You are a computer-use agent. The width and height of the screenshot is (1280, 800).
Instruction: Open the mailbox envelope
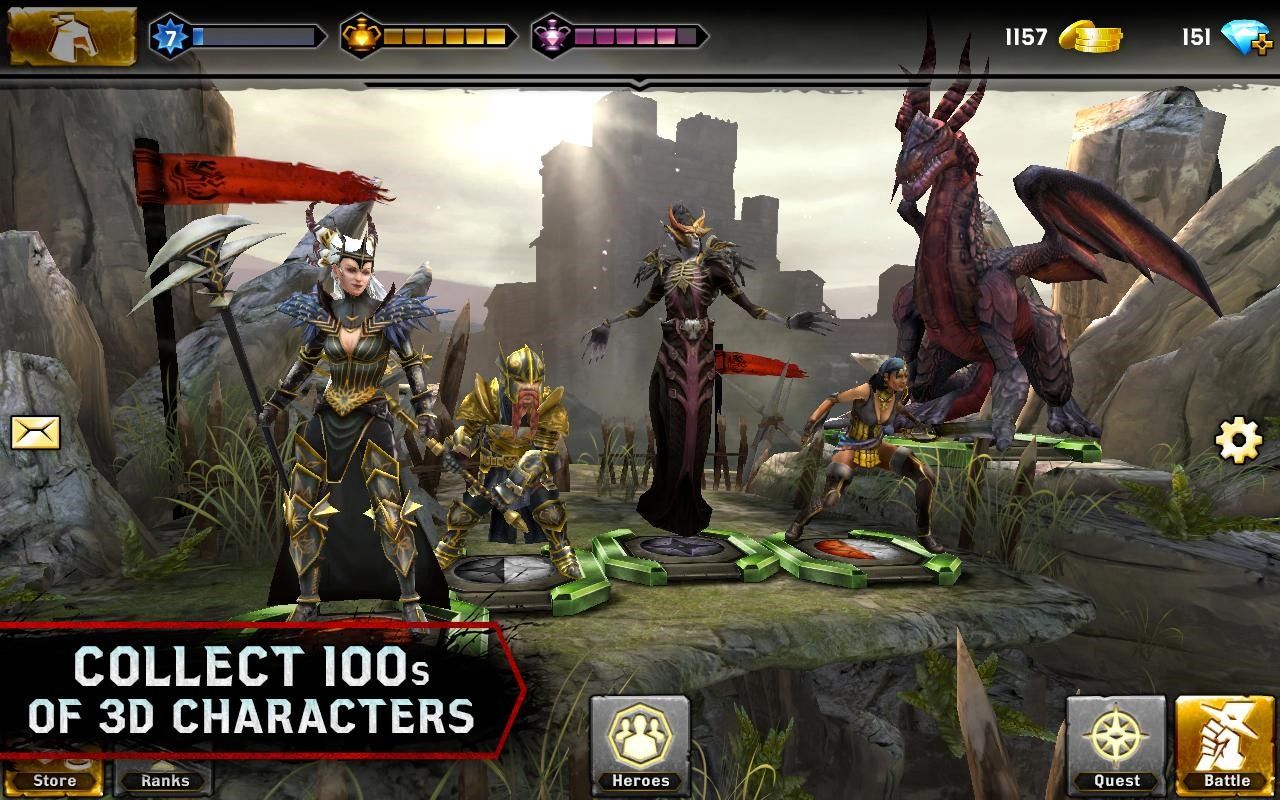[x=33, y=432]
